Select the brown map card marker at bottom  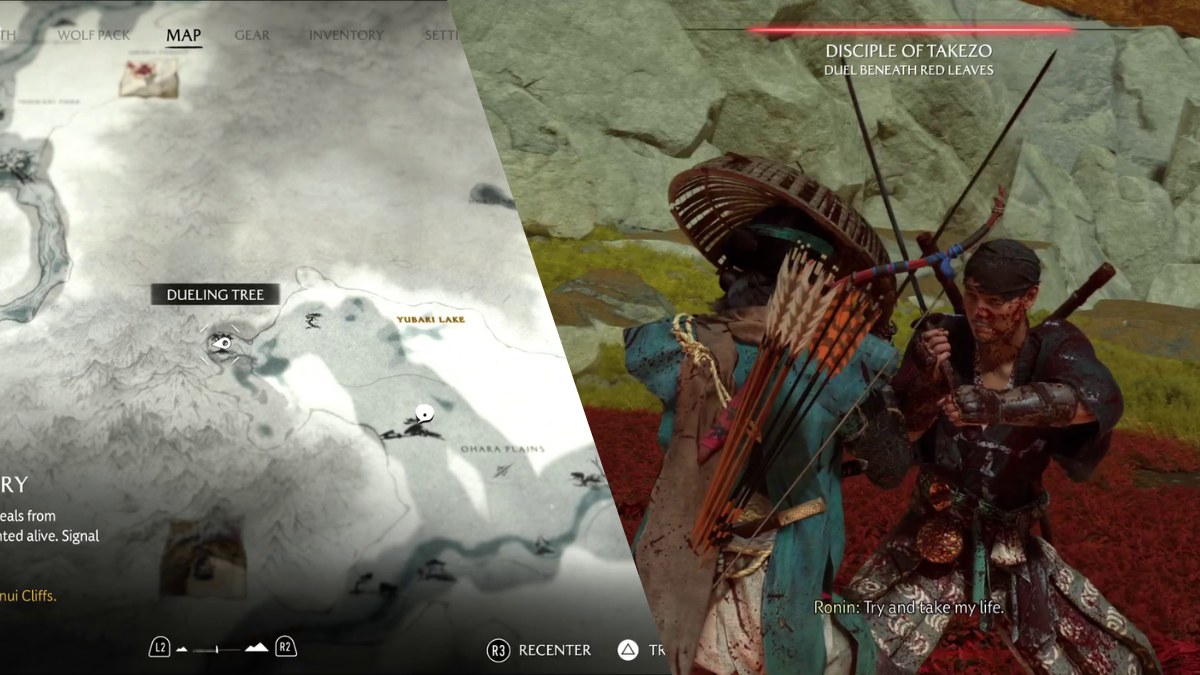(203, 558)
